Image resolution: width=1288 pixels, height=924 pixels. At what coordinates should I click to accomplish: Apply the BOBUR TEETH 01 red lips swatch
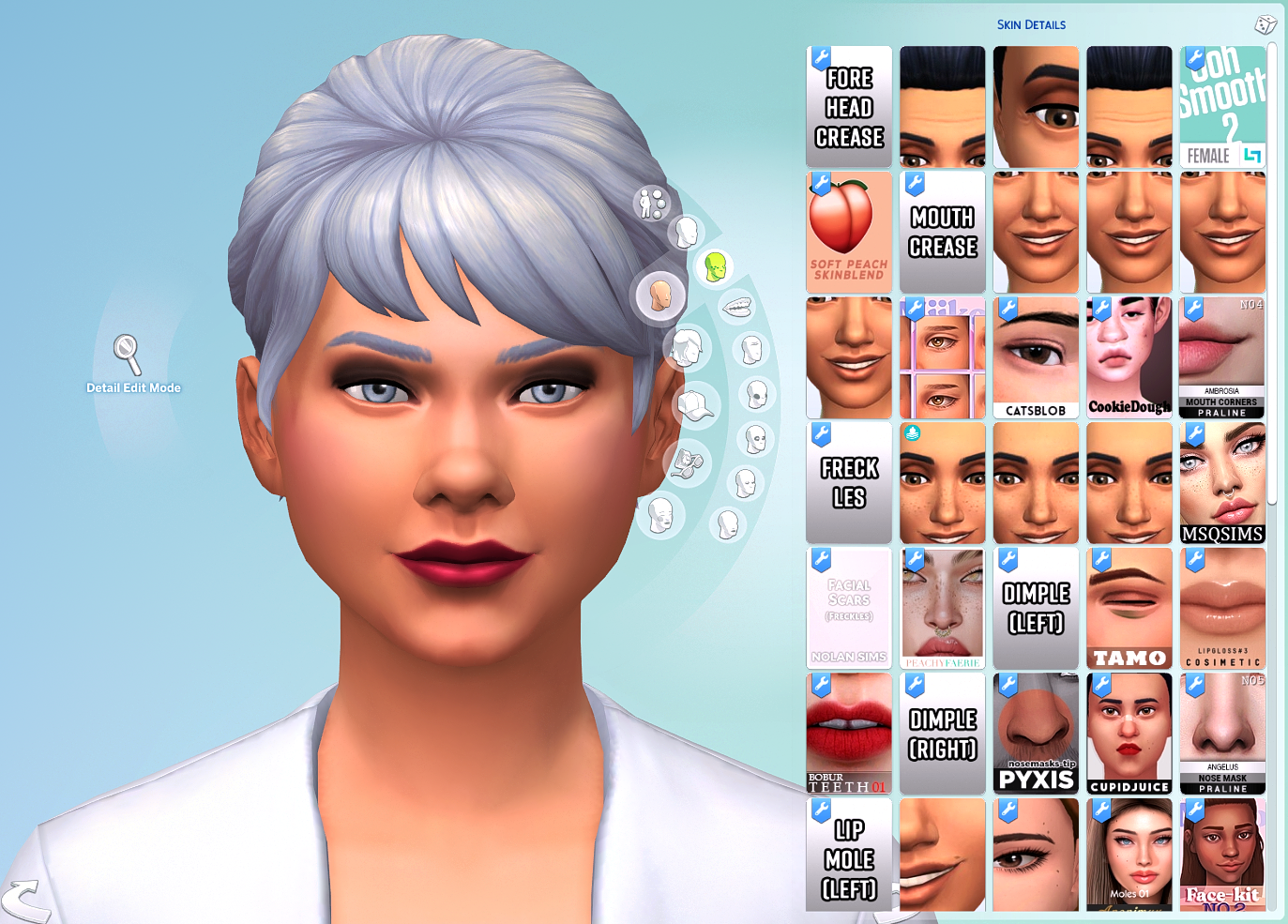[x=848, y=733]
